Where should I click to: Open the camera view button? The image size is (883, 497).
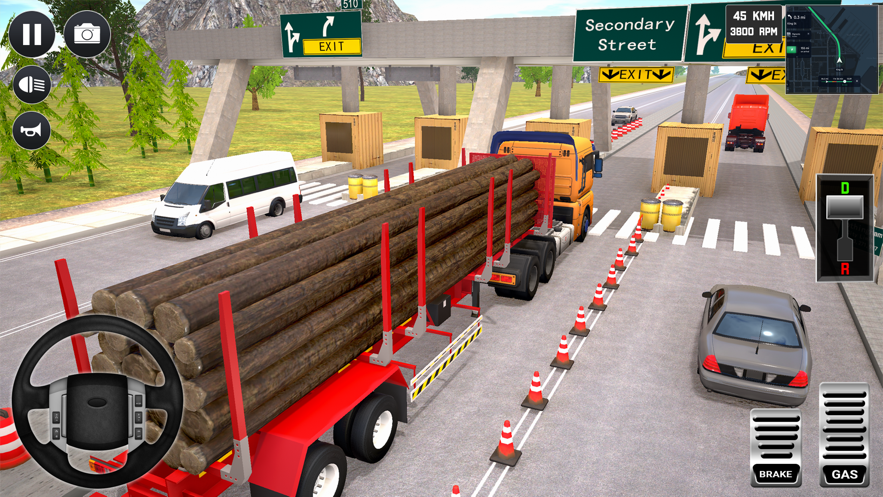point(87,34)
